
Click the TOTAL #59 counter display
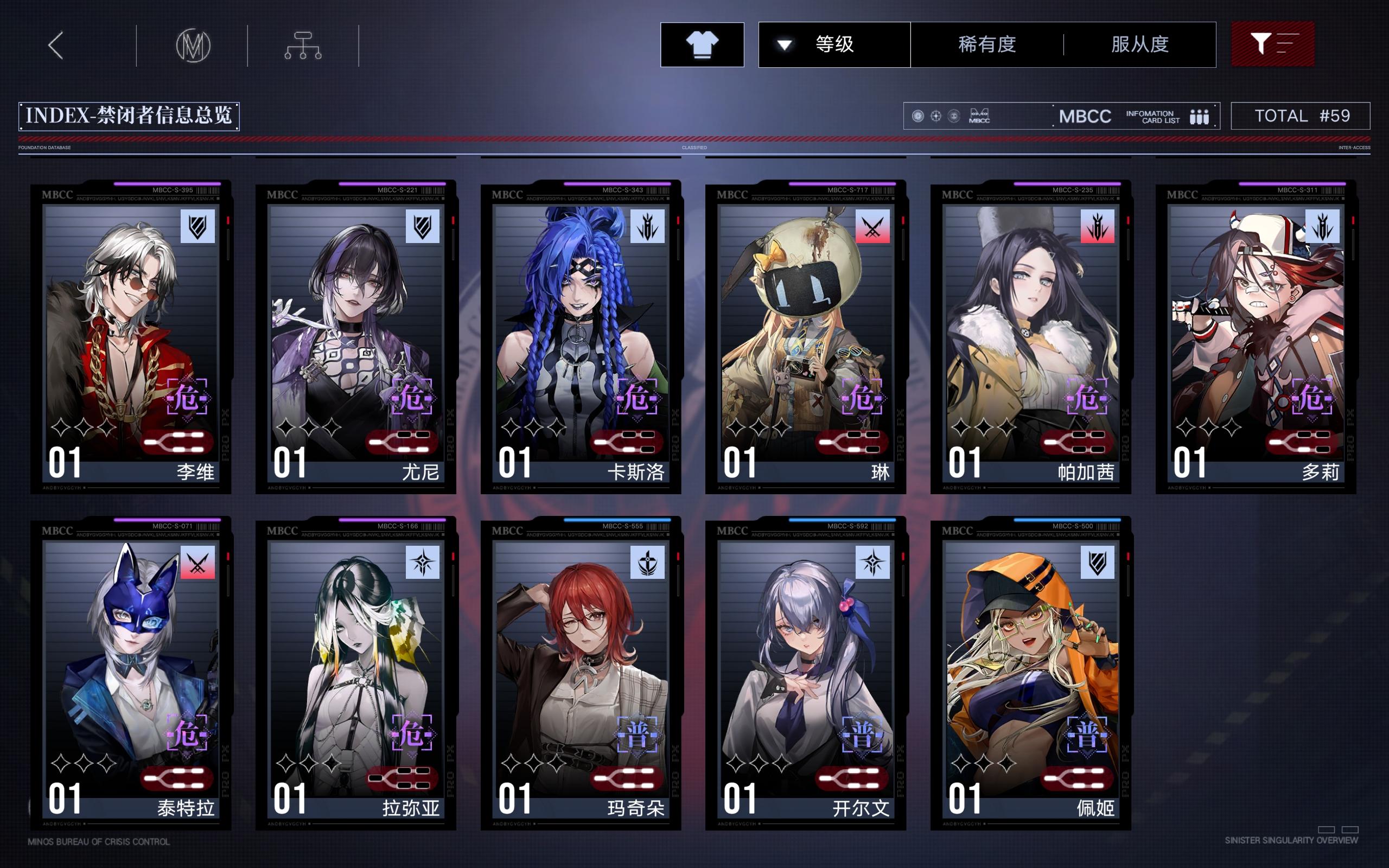1300,116
